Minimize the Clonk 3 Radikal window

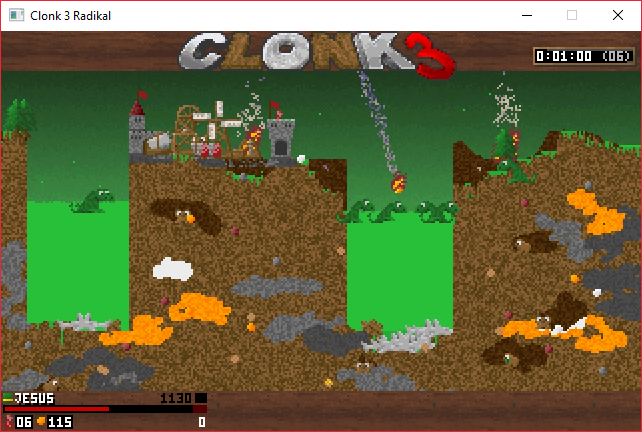(526, 15)
